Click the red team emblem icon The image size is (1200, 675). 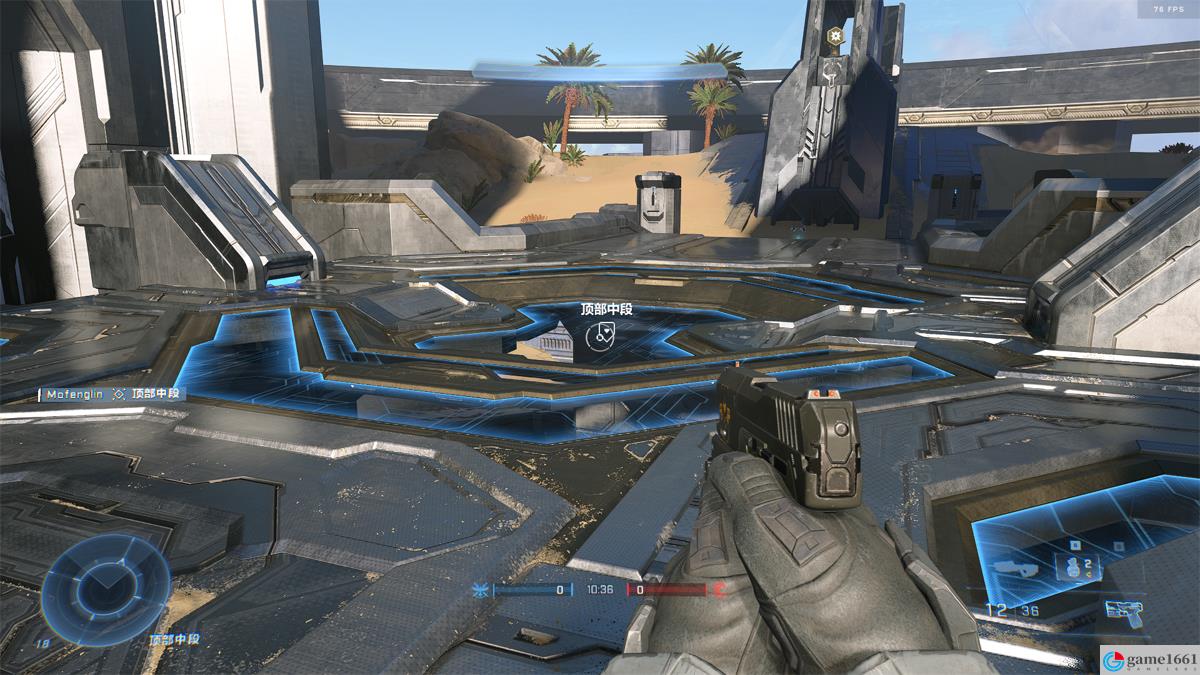pos(718,590)
